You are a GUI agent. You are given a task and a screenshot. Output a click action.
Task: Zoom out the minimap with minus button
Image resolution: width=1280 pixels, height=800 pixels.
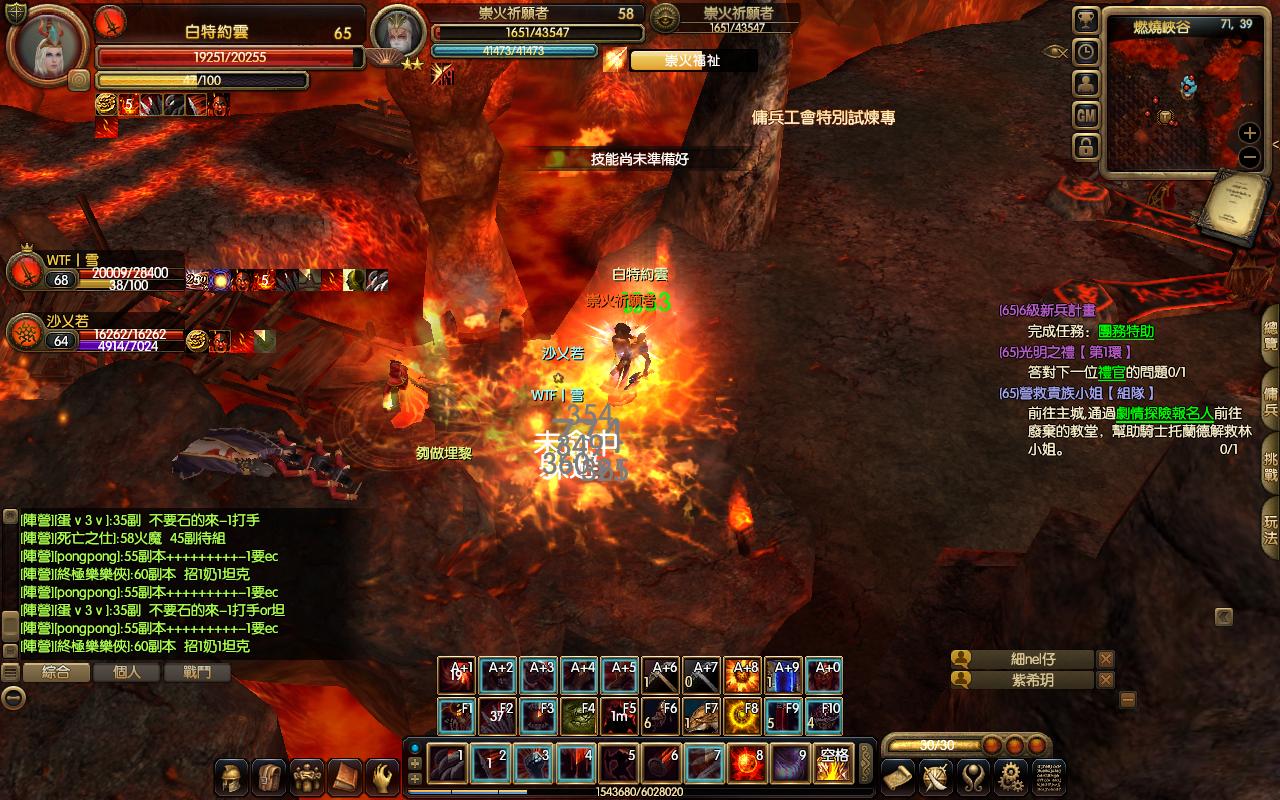pyautogui.click(x=1249, y=157)
